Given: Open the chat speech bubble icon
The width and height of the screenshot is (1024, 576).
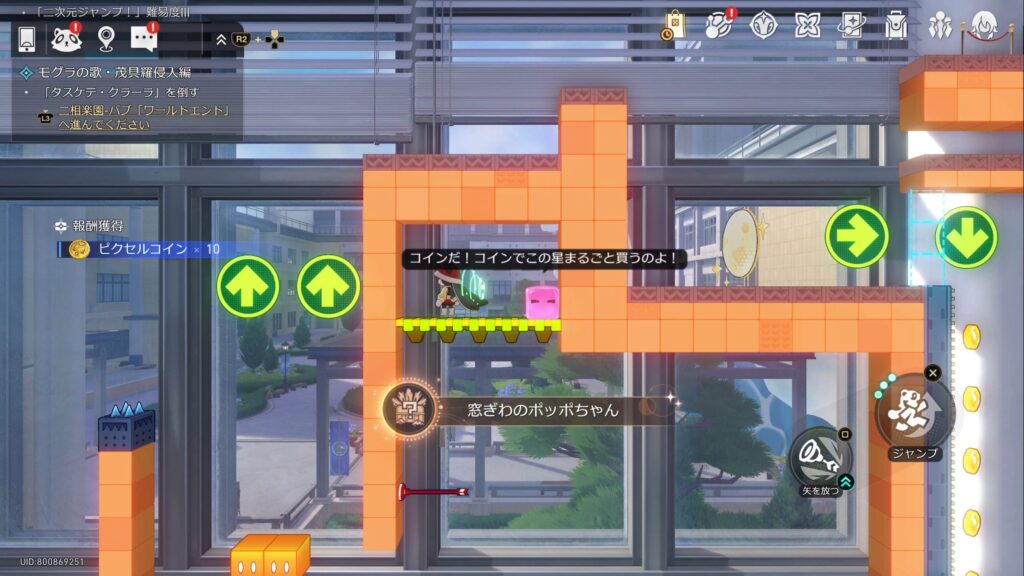Looking at the screenshot, I should [x=145, y=39].
